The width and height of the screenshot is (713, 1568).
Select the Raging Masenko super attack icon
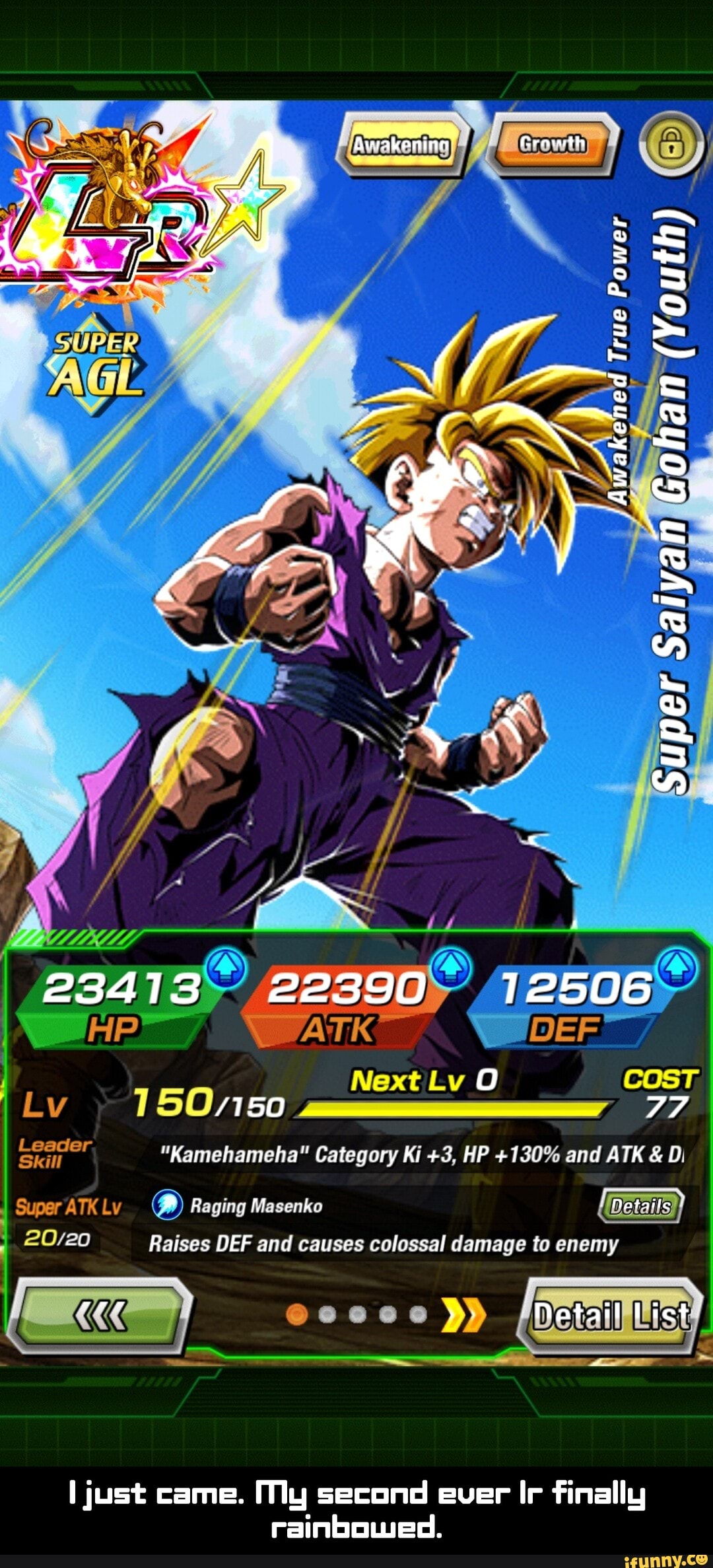click(167, 1205)
